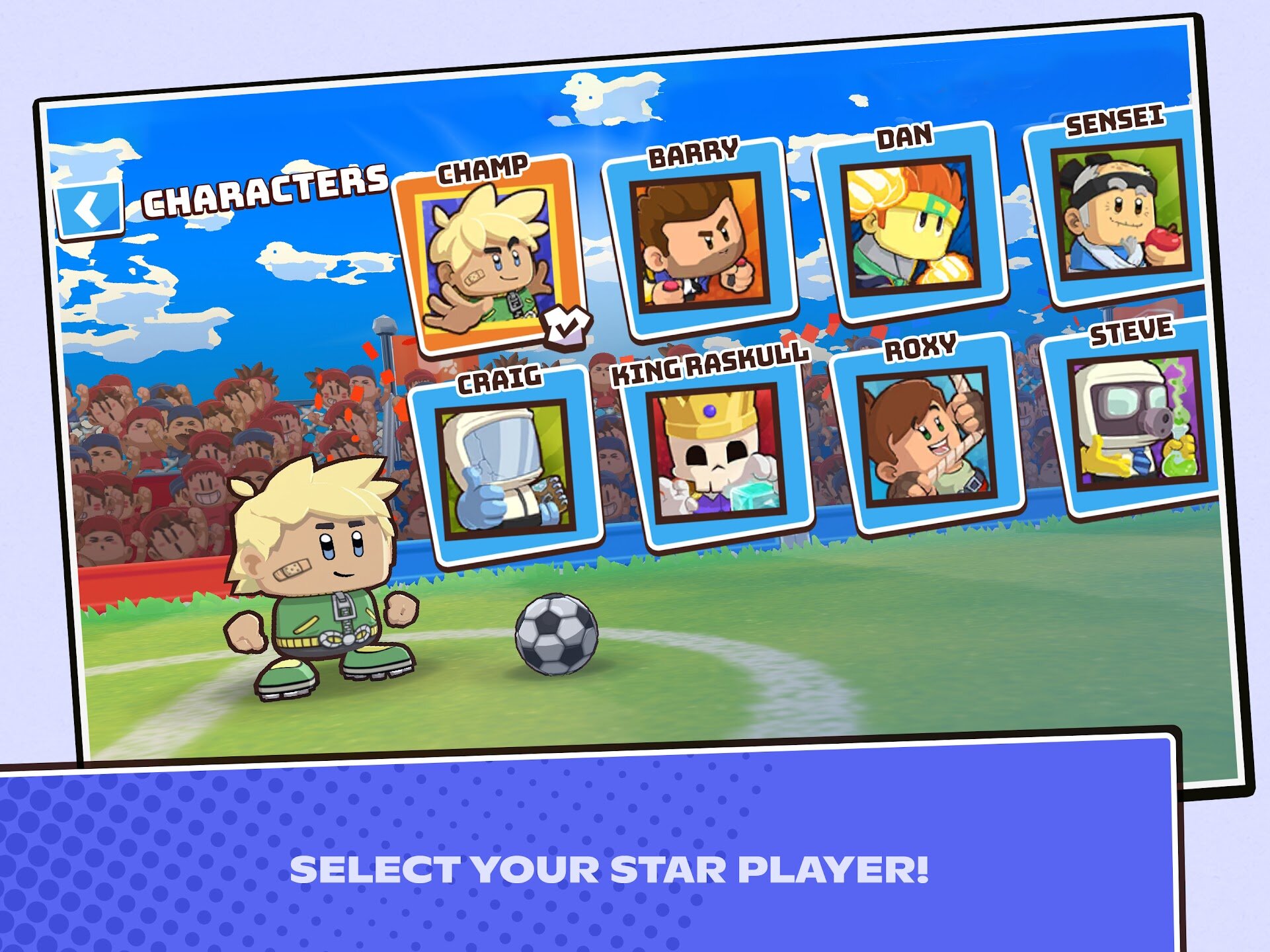Choose Barry as your player
This screenshot has width=1270, height=952.
700,242
